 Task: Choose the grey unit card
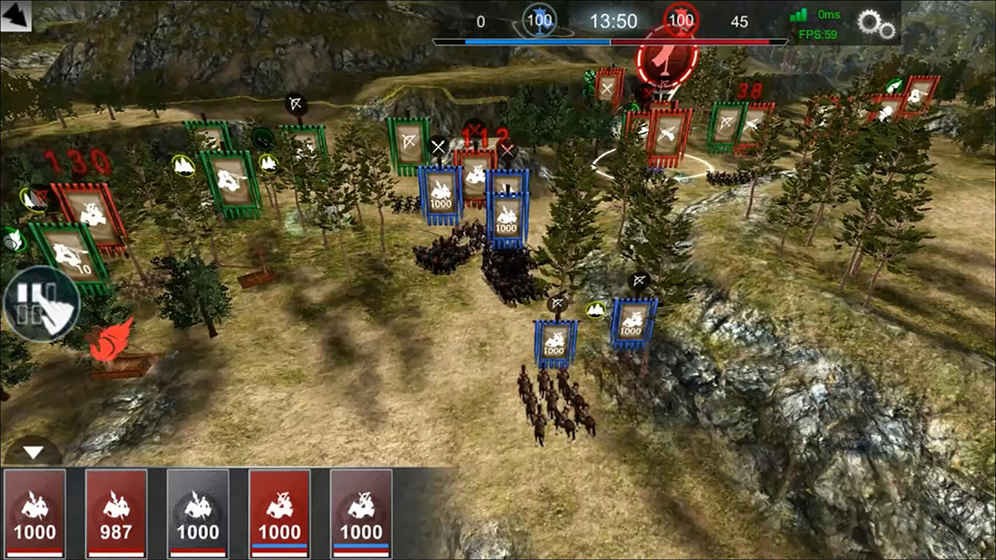(x=198, y=511)
